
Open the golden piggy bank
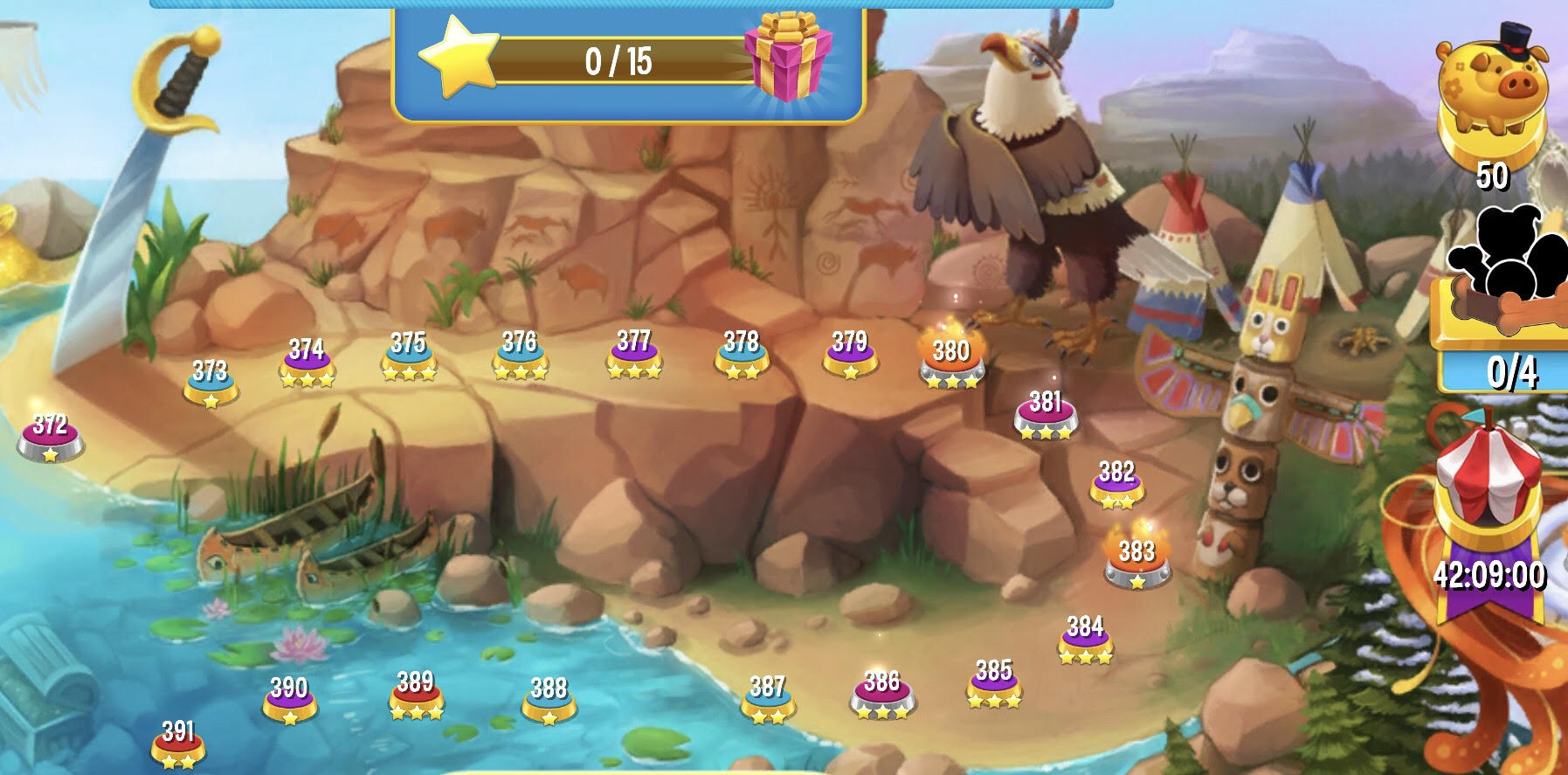tap(1491, 96)
